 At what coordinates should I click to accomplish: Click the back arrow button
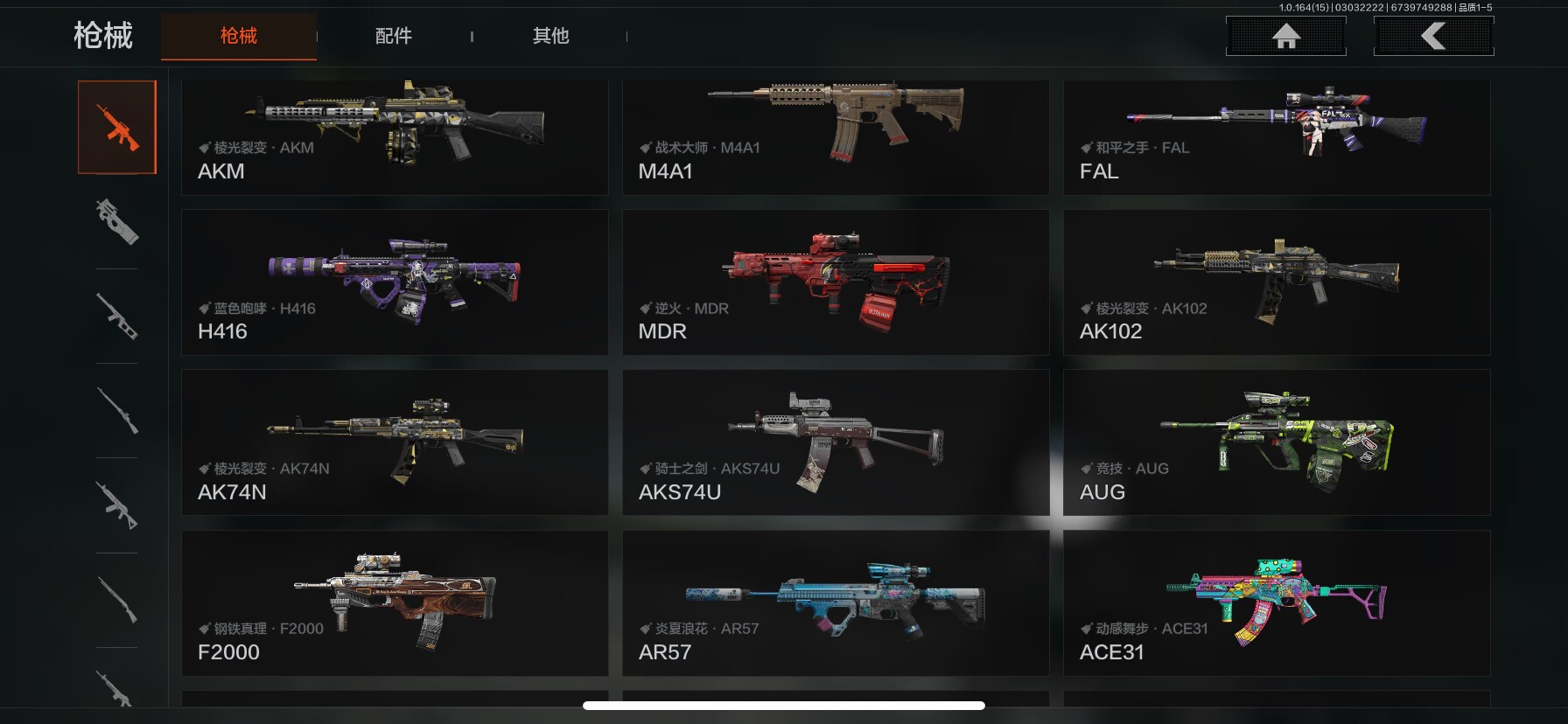(1433, 37)
